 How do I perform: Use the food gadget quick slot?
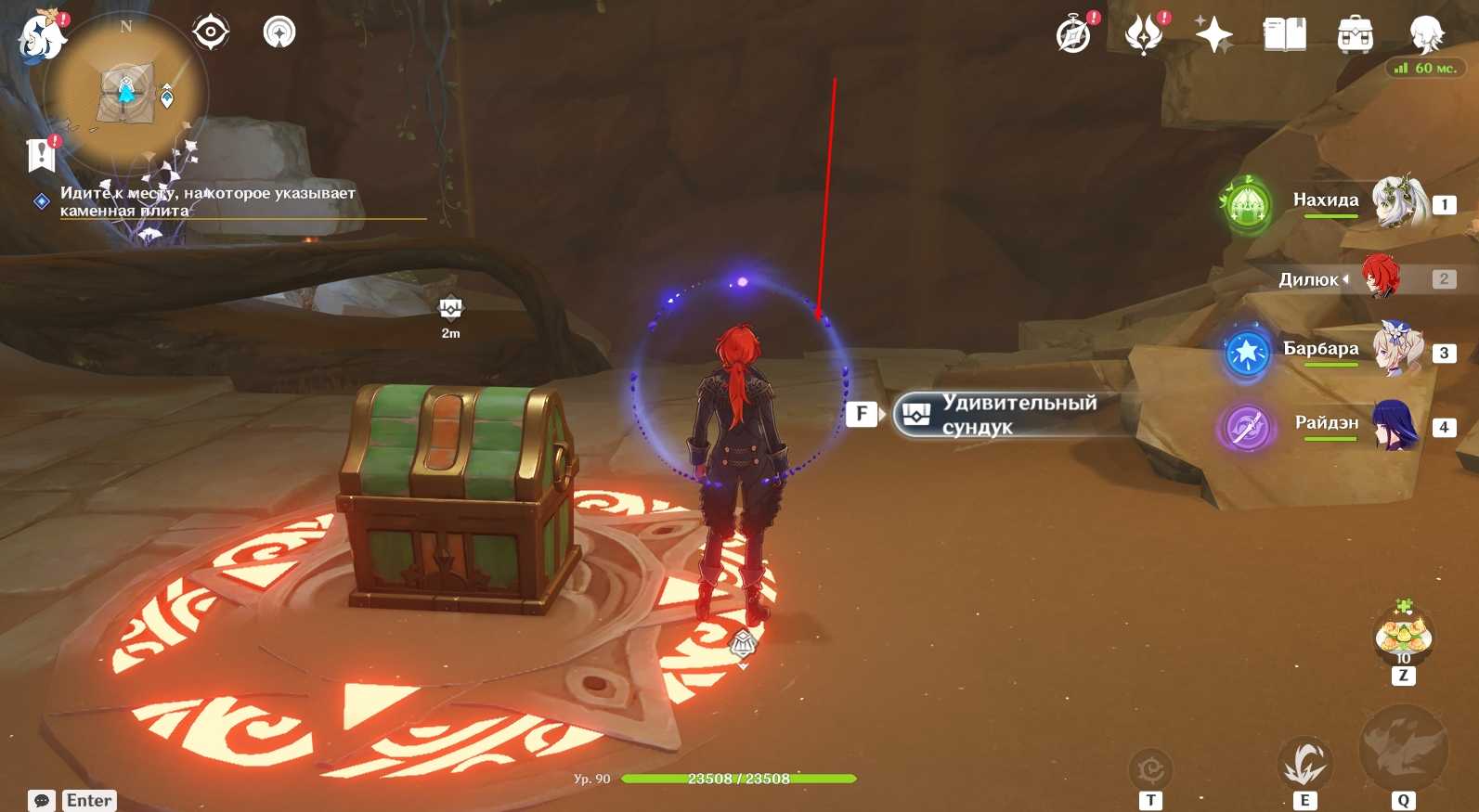pyautogui.click(x=1403, y=636)
